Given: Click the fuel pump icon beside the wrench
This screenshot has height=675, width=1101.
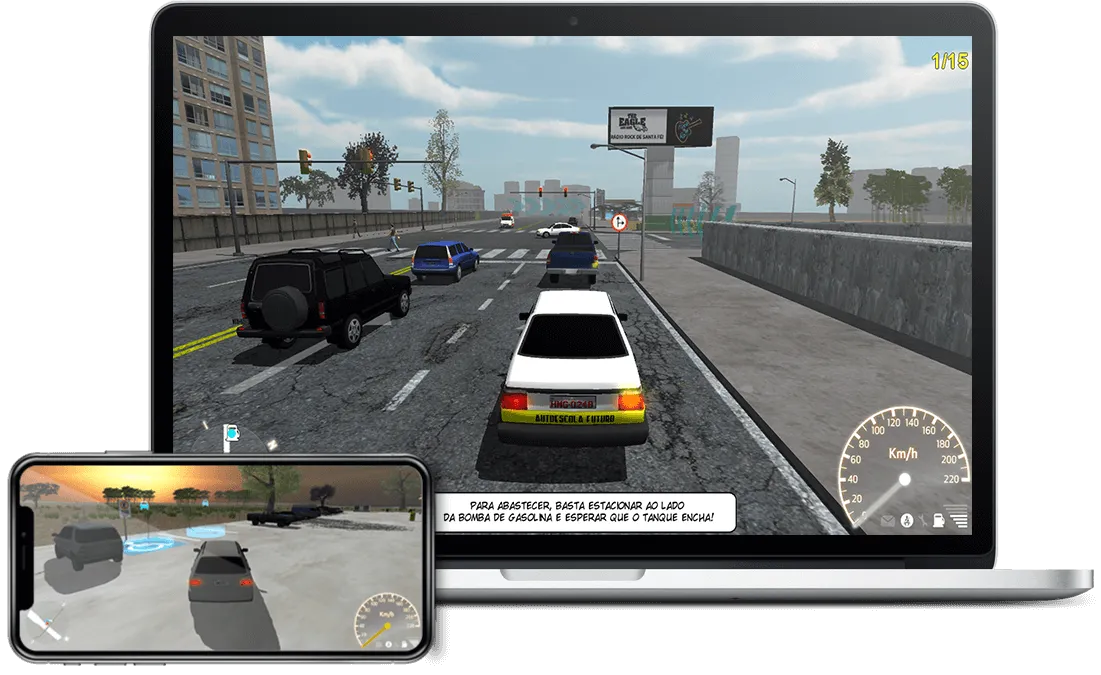Looking at the screenshot, I should (x=939, y=520).
